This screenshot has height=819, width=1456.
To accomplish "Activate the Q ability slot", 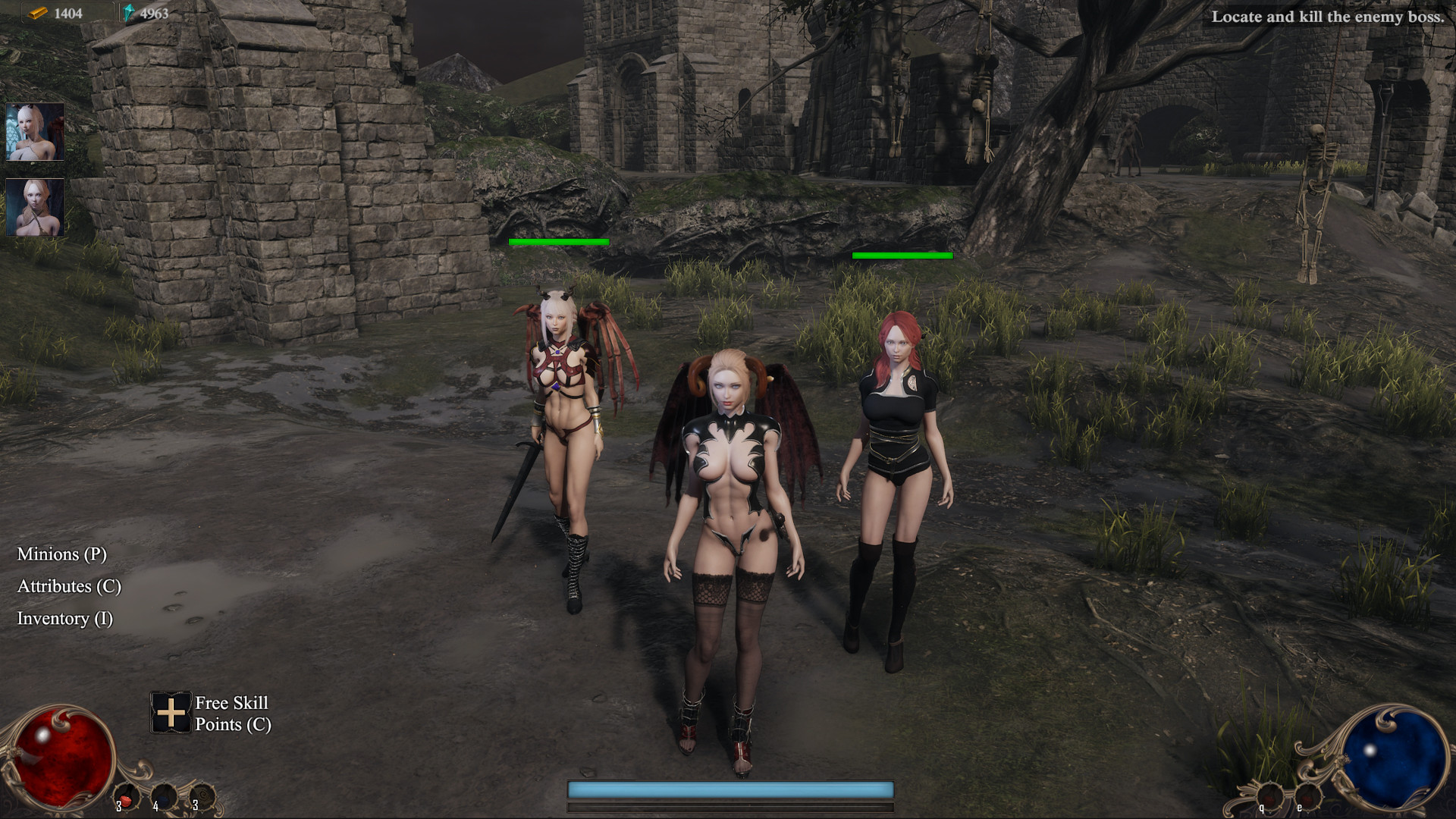I will tap(1270, 796).
